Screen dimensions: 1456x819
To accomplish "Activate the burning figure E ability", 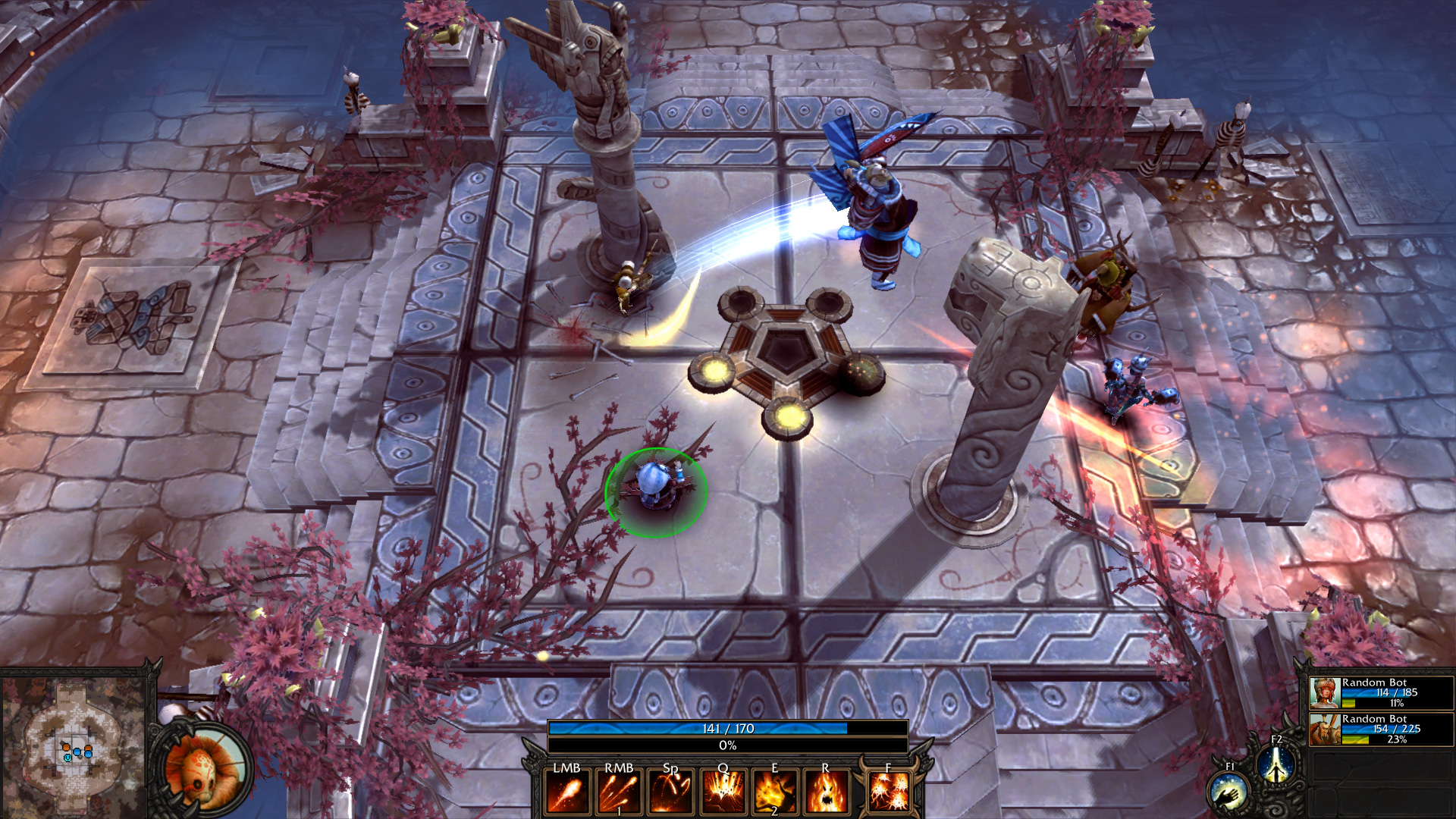I will 774,792.
